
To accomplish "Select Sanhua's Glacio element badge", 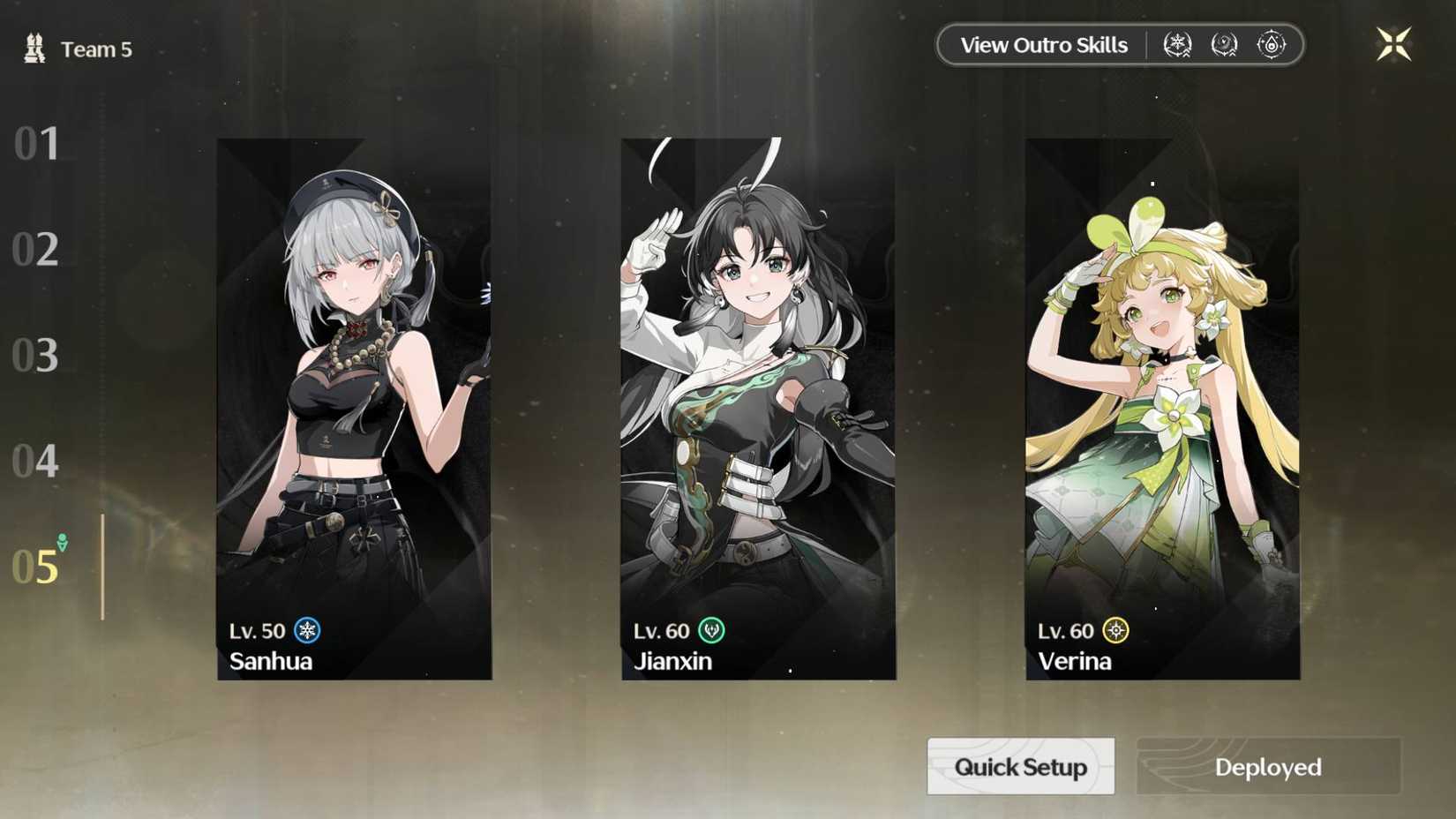I will pyautogui.click(x=306, y=631).
